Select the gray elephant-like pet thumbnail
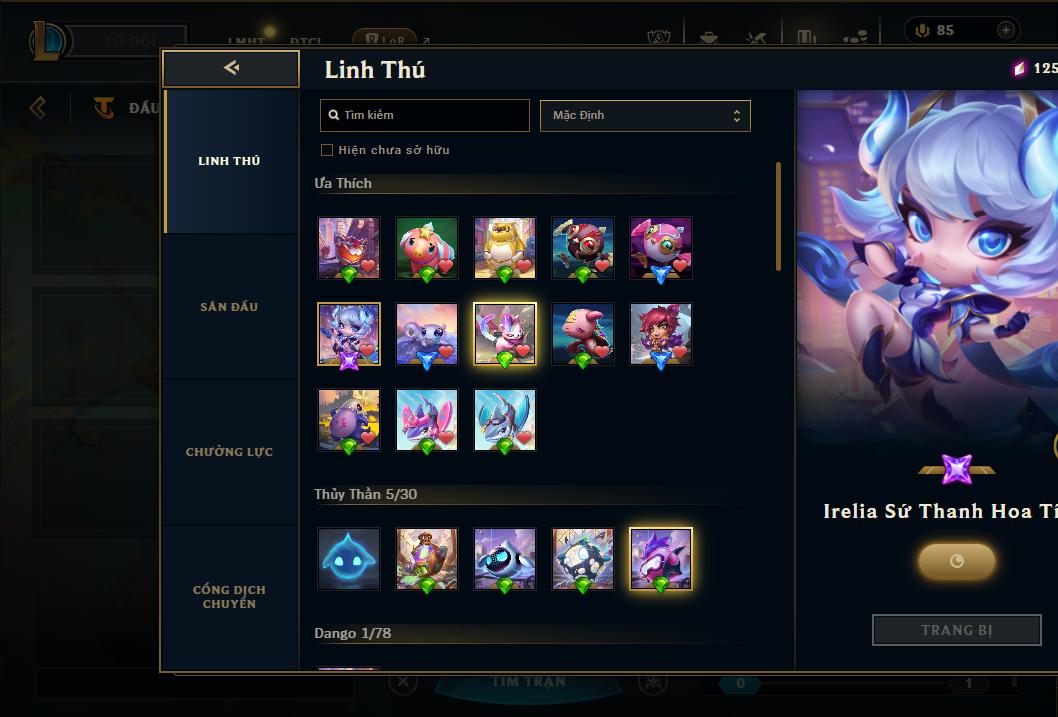Screen dimensions: 1058x717 tap(427, 334)
